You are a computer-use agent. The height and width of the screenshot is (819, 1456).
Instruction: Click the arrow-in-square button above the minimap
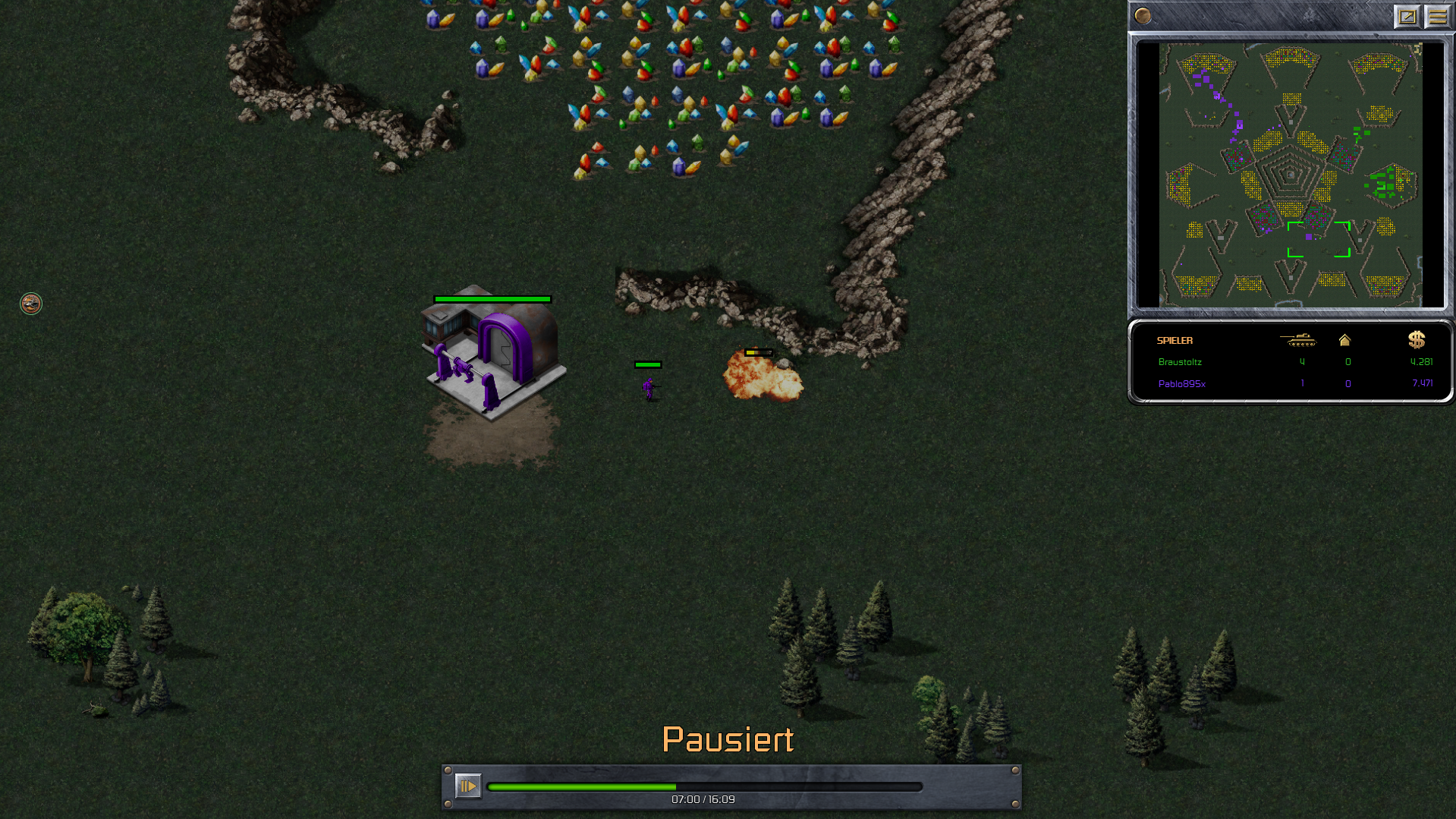tap(1407, 16)
